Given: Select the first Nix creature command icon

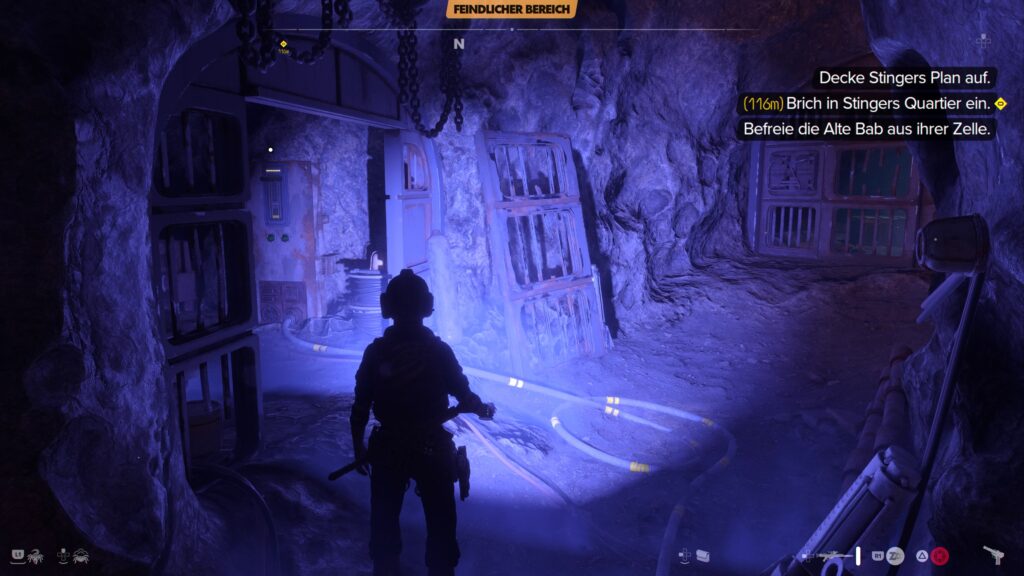Looking at the screenshot, I should (34, 554).
